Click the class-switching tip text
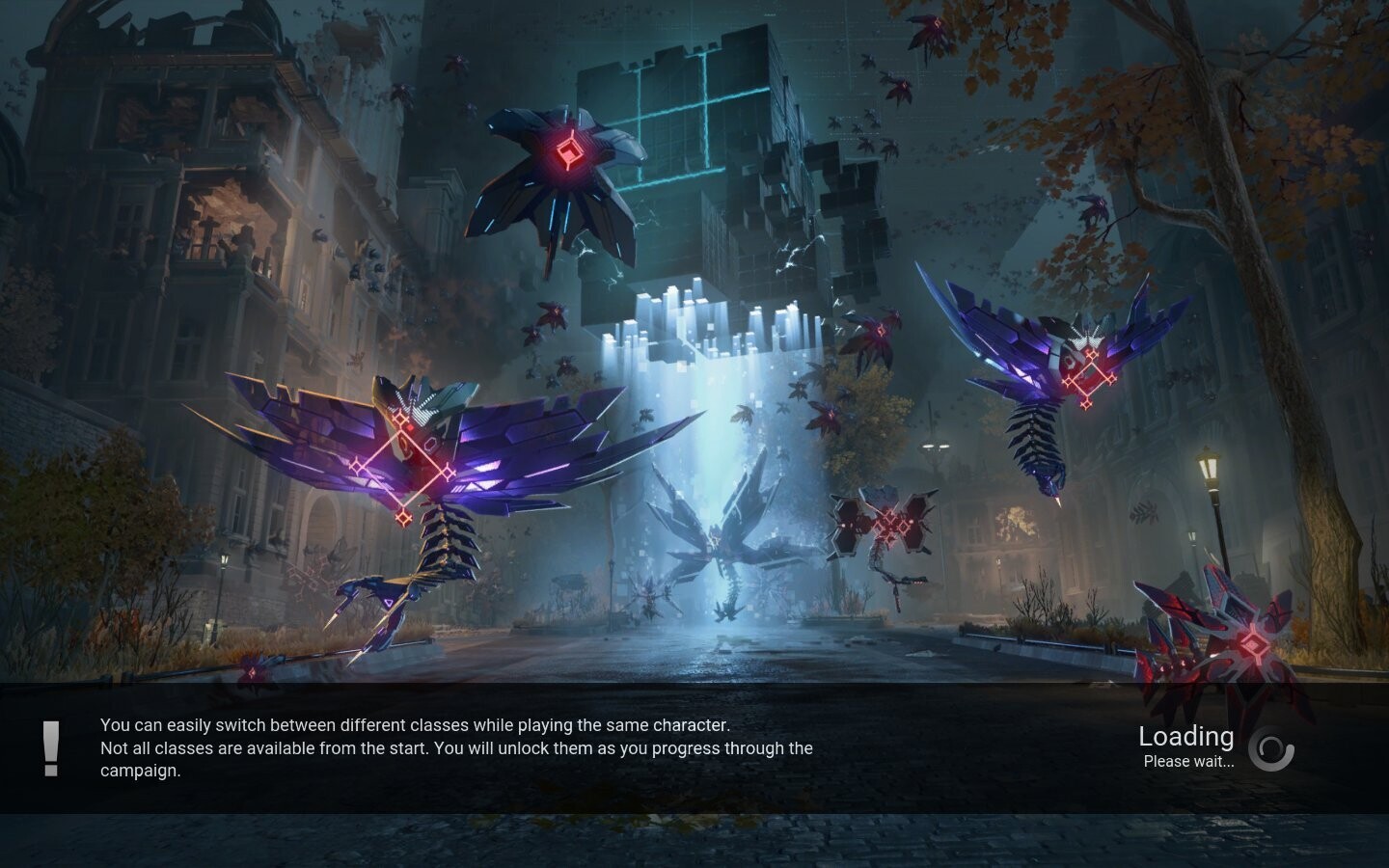The height and width of the screenshot is (868, 1389). pyautogui.click(x=417, y=725)
